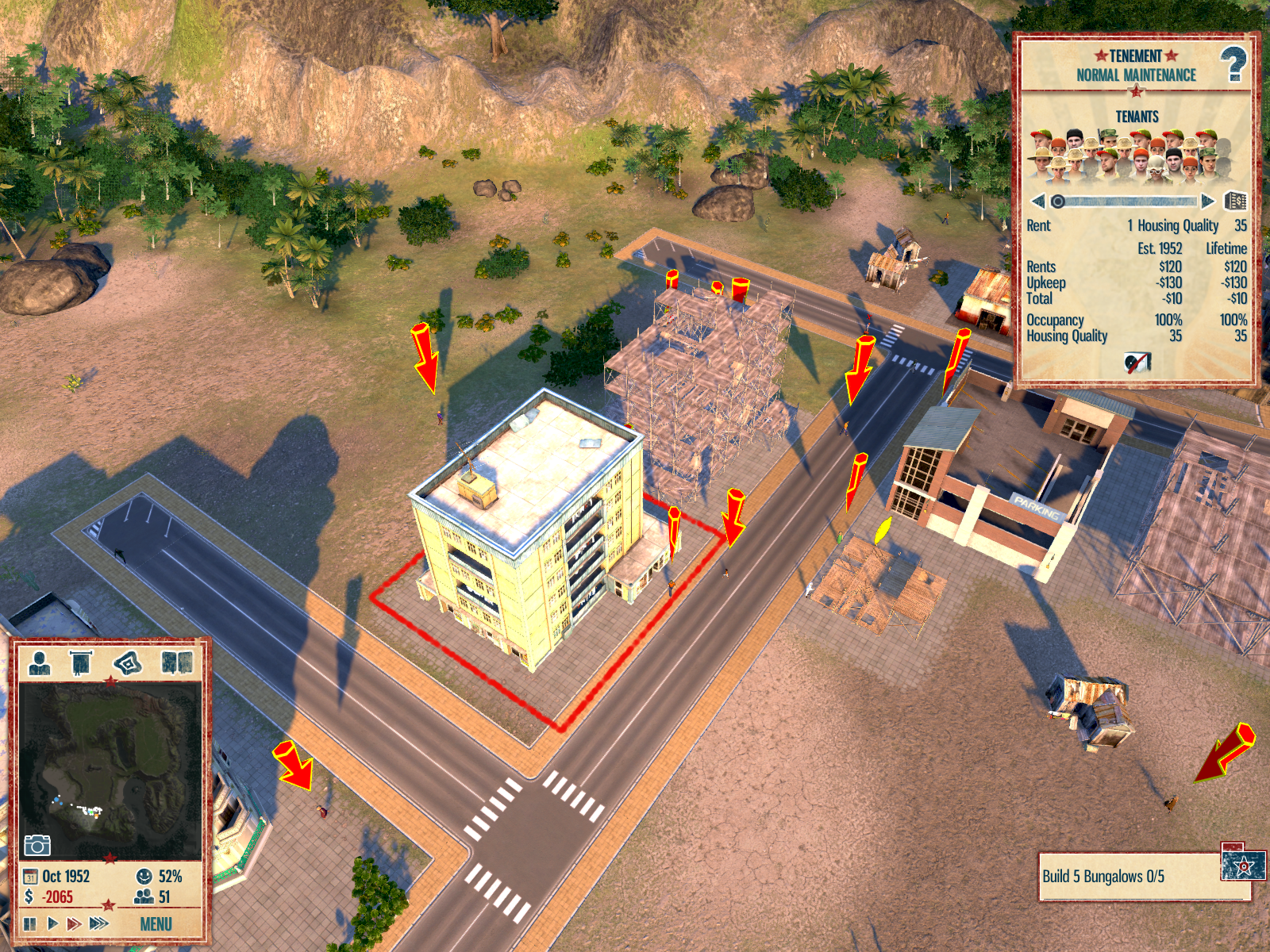Open the building finances icon beside rent slider

pyautogui.click(x=1236, y=202)
